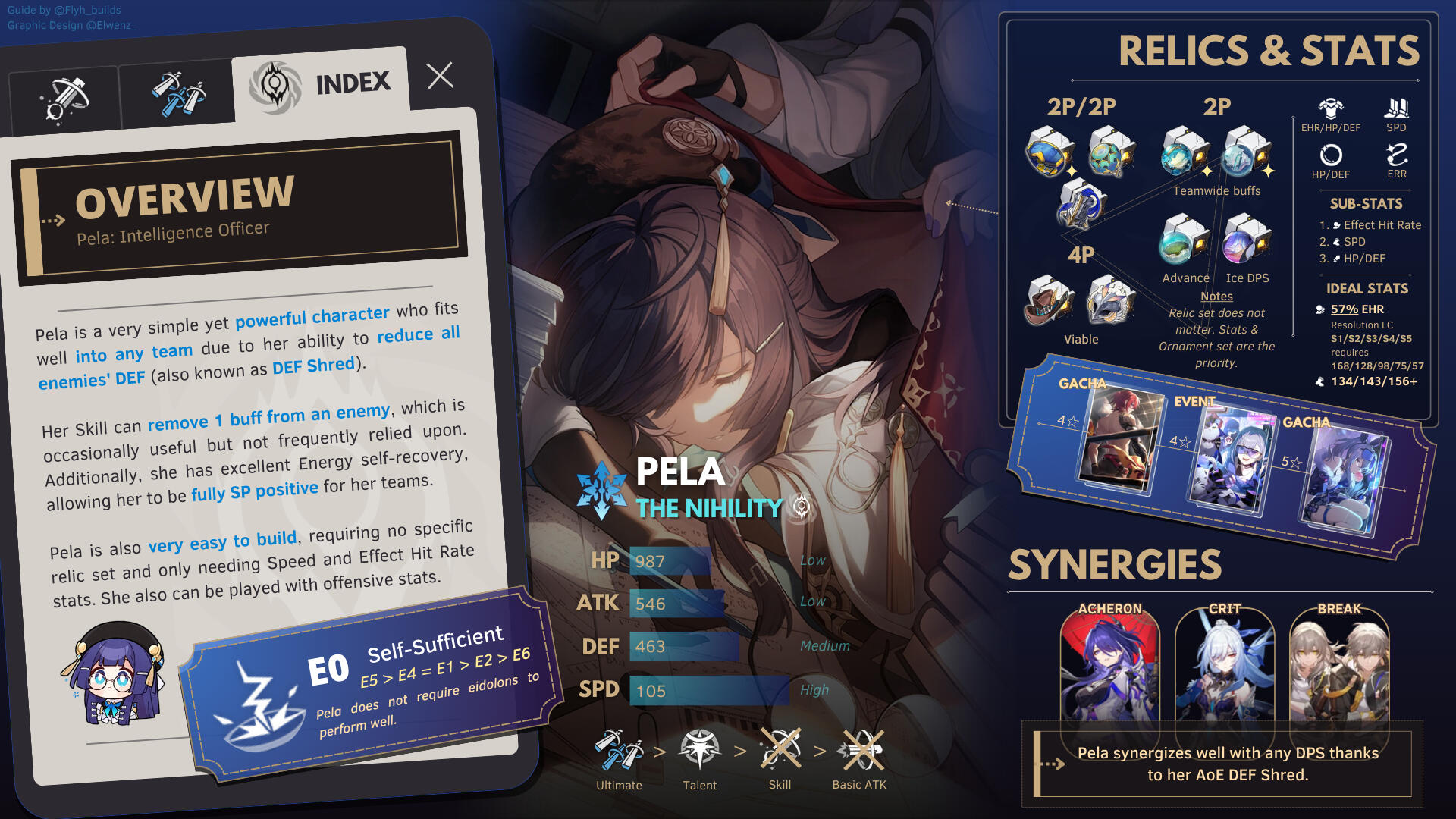Select the Ultimate ability icon
Screen dimensions: 1456x819
click(x=619, y=750)
